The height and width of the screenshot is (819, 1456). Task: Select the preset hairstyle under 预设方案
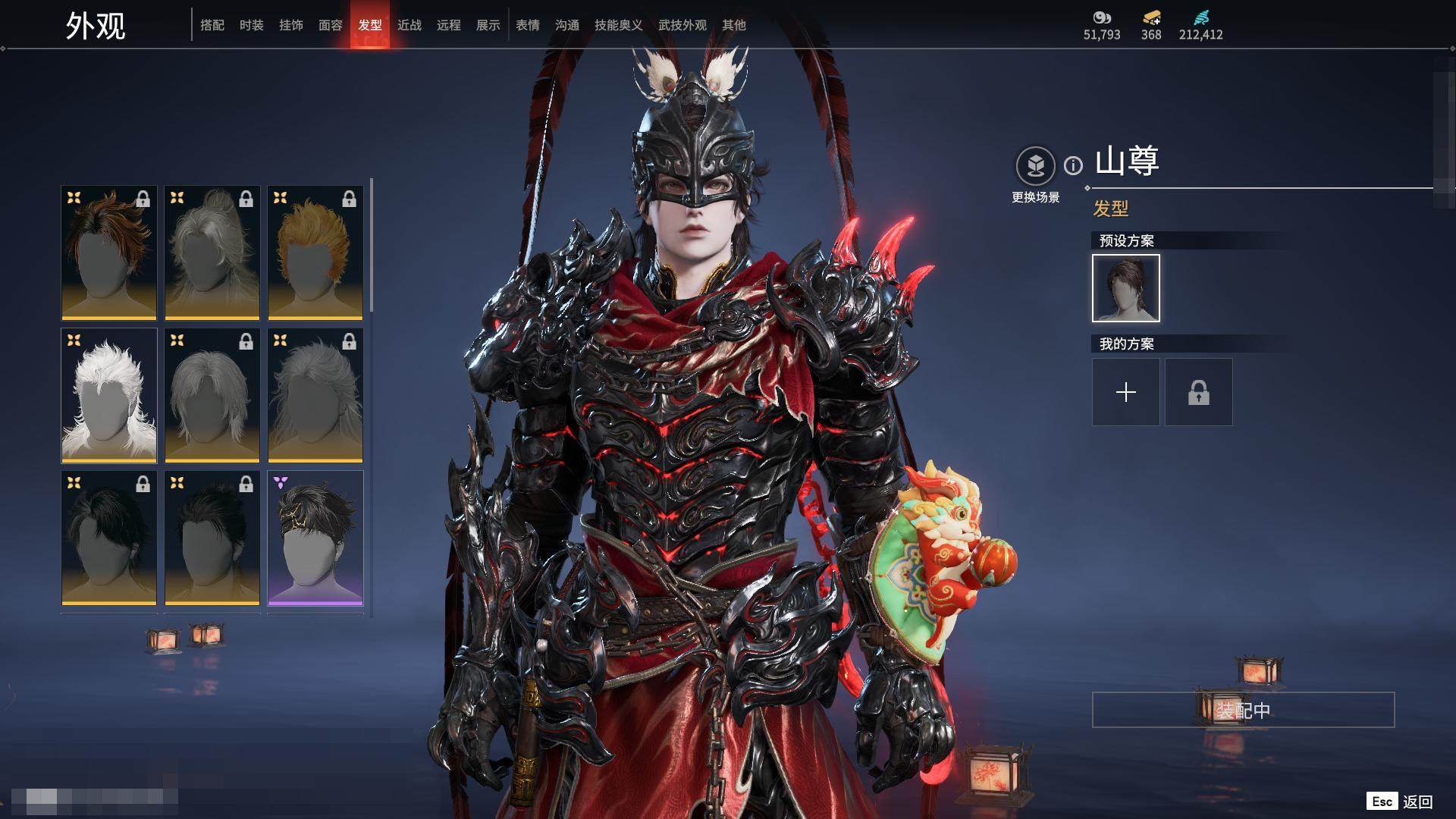pyautogui.click(x=1126, y=288)
